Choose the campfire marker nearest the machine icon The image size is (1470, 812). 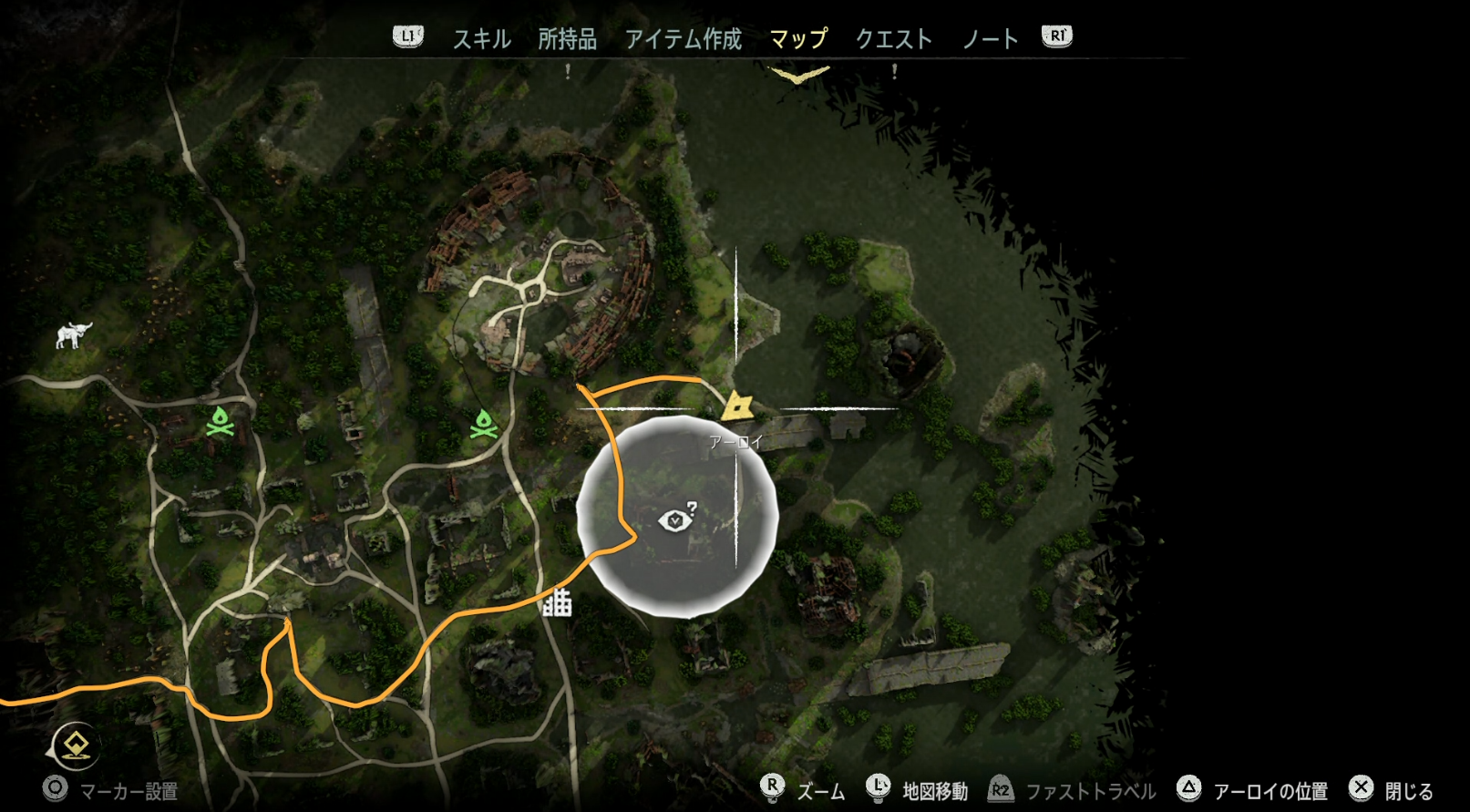click(221, 422)
